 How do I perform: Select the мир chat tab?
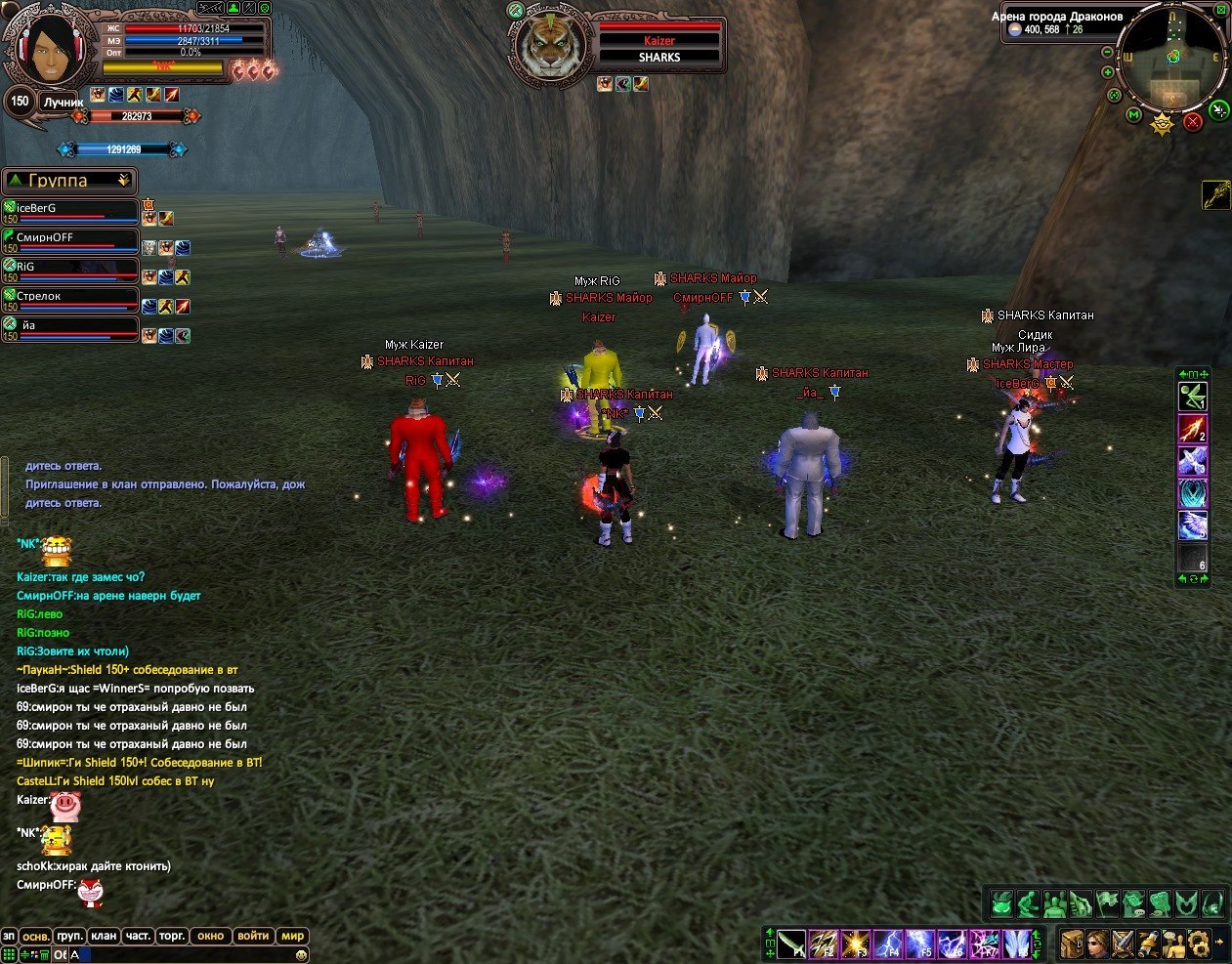pos(293,936)
